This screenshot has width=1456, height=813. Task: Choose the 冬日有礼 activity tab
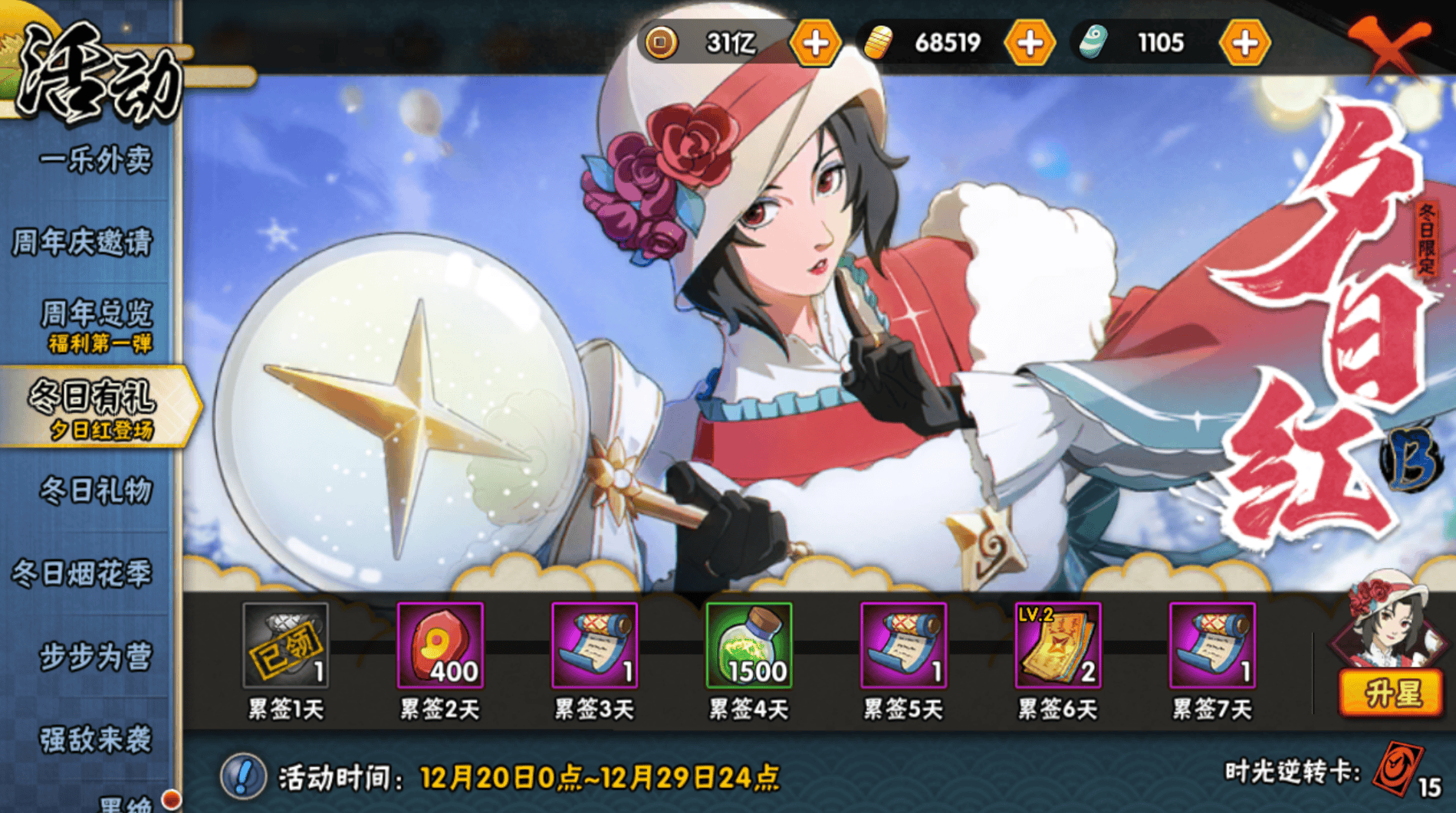[94, 406]
